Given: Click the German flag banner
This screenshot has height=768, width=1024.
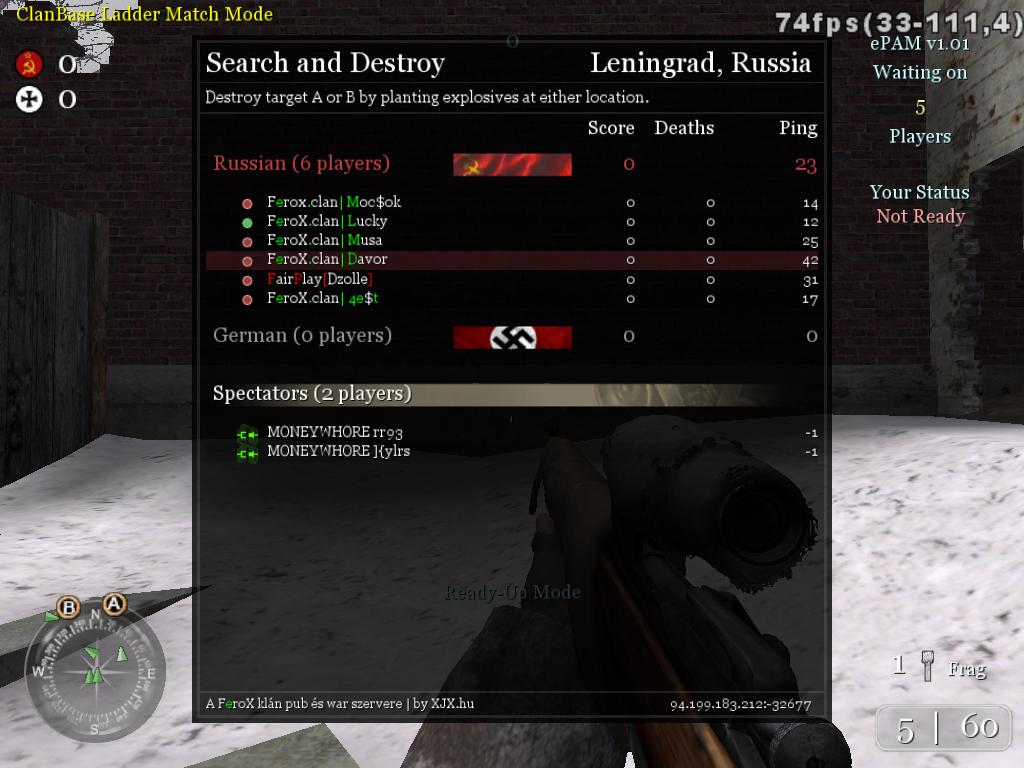Looking at the screenshot, I should pos(512,338).
